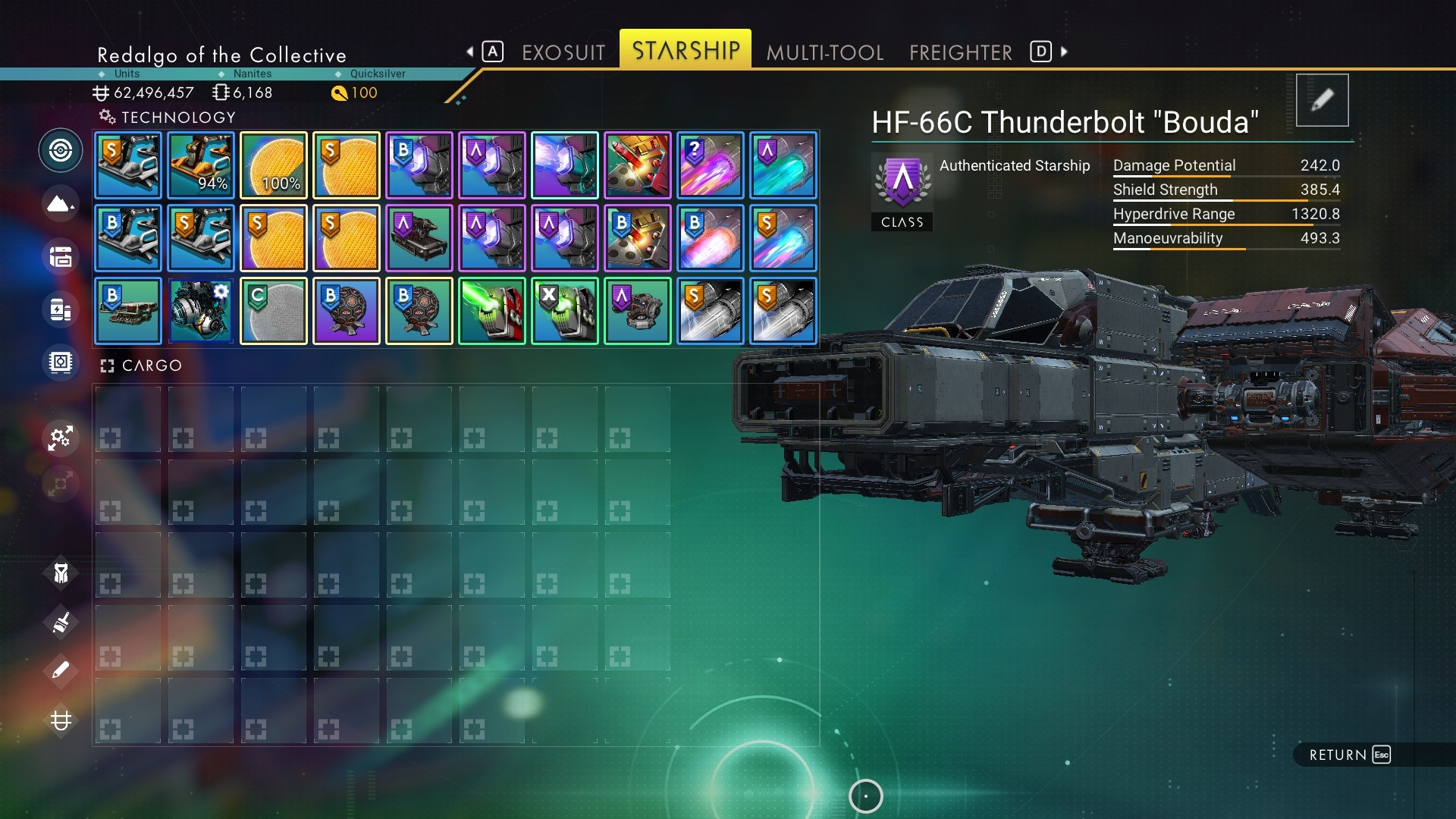Pick the rocket launcher slot without a badge

(638, 165)
